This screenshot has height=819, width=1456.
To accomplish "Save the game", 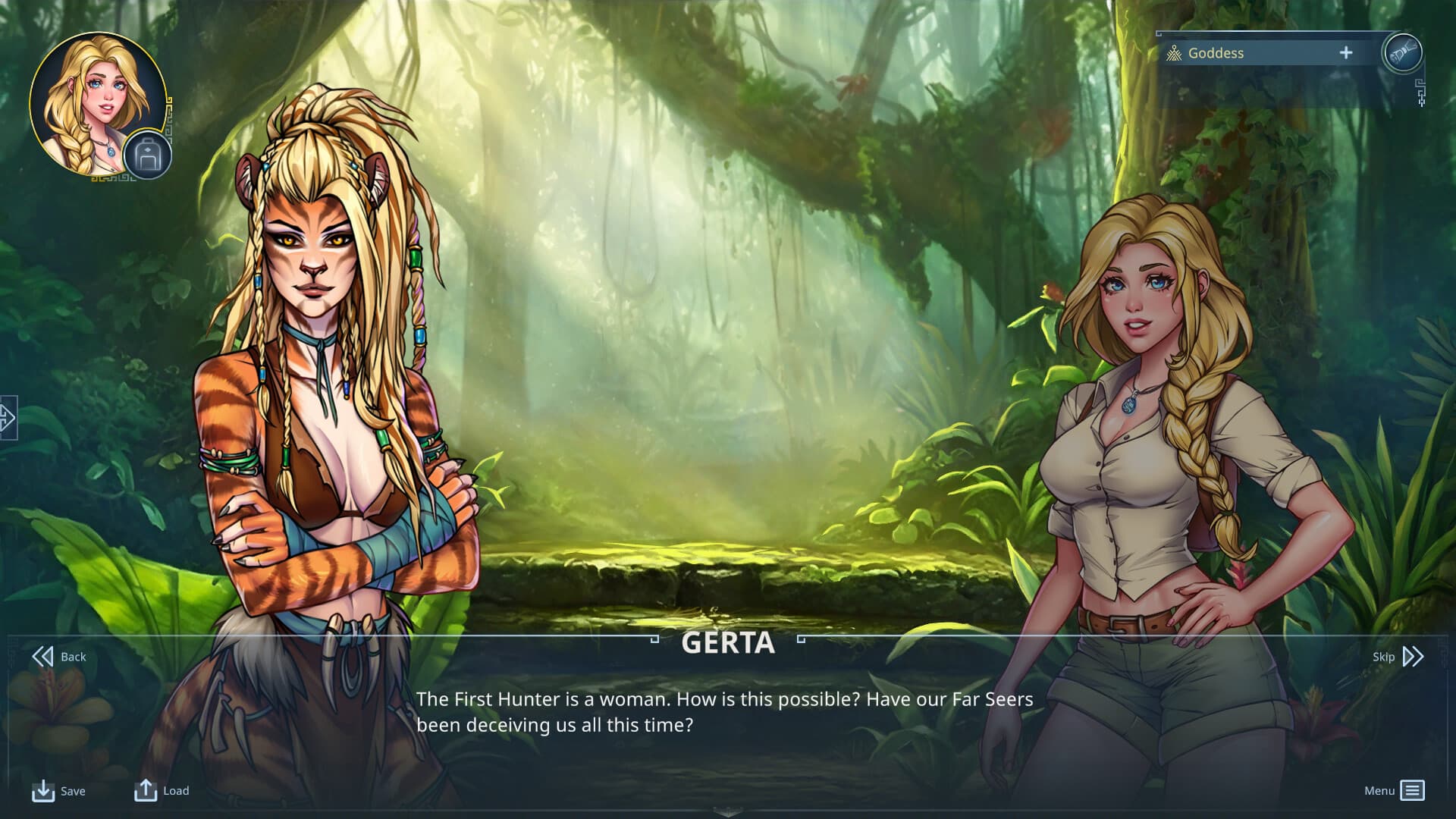I will tap(58, 791).
